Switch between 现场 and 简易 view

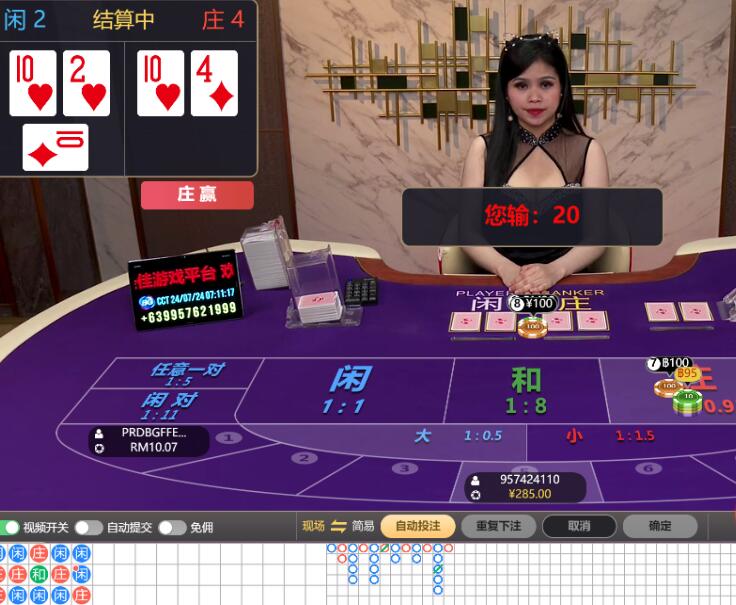[x=338, y=526]
